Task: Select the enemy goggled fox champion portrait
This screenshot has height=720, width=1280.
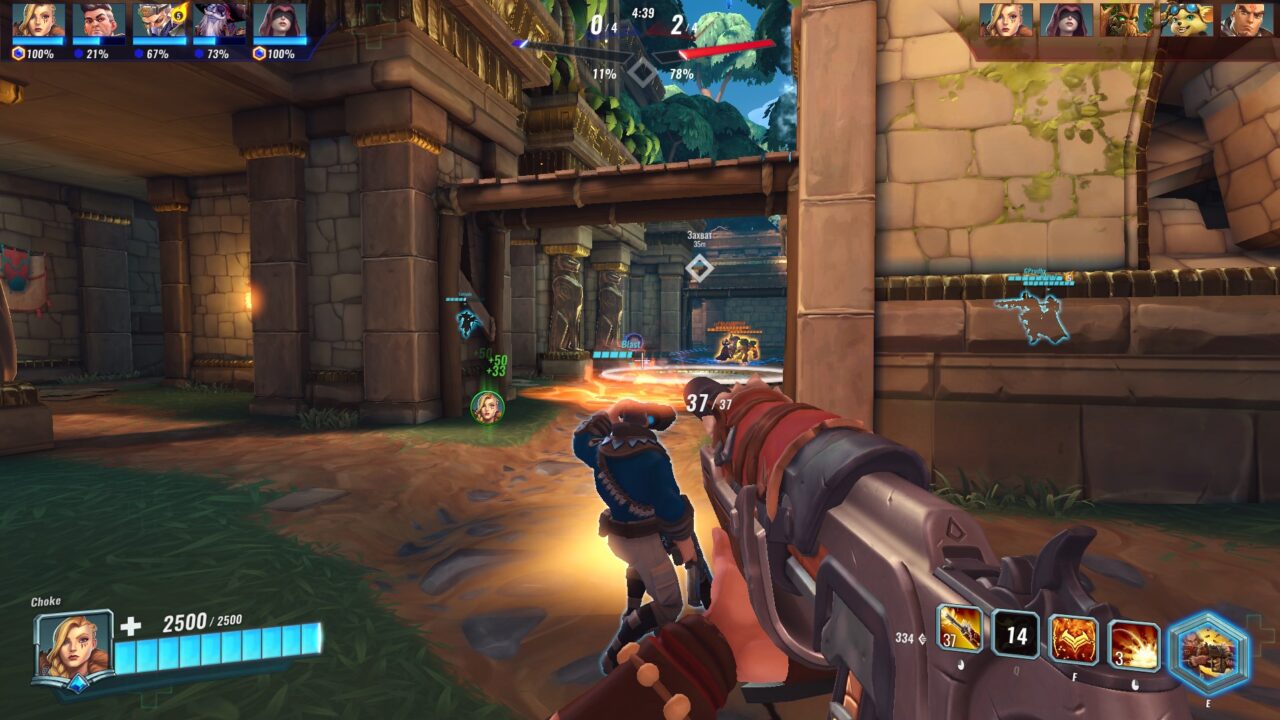Action: click(x=1186, y=20)
